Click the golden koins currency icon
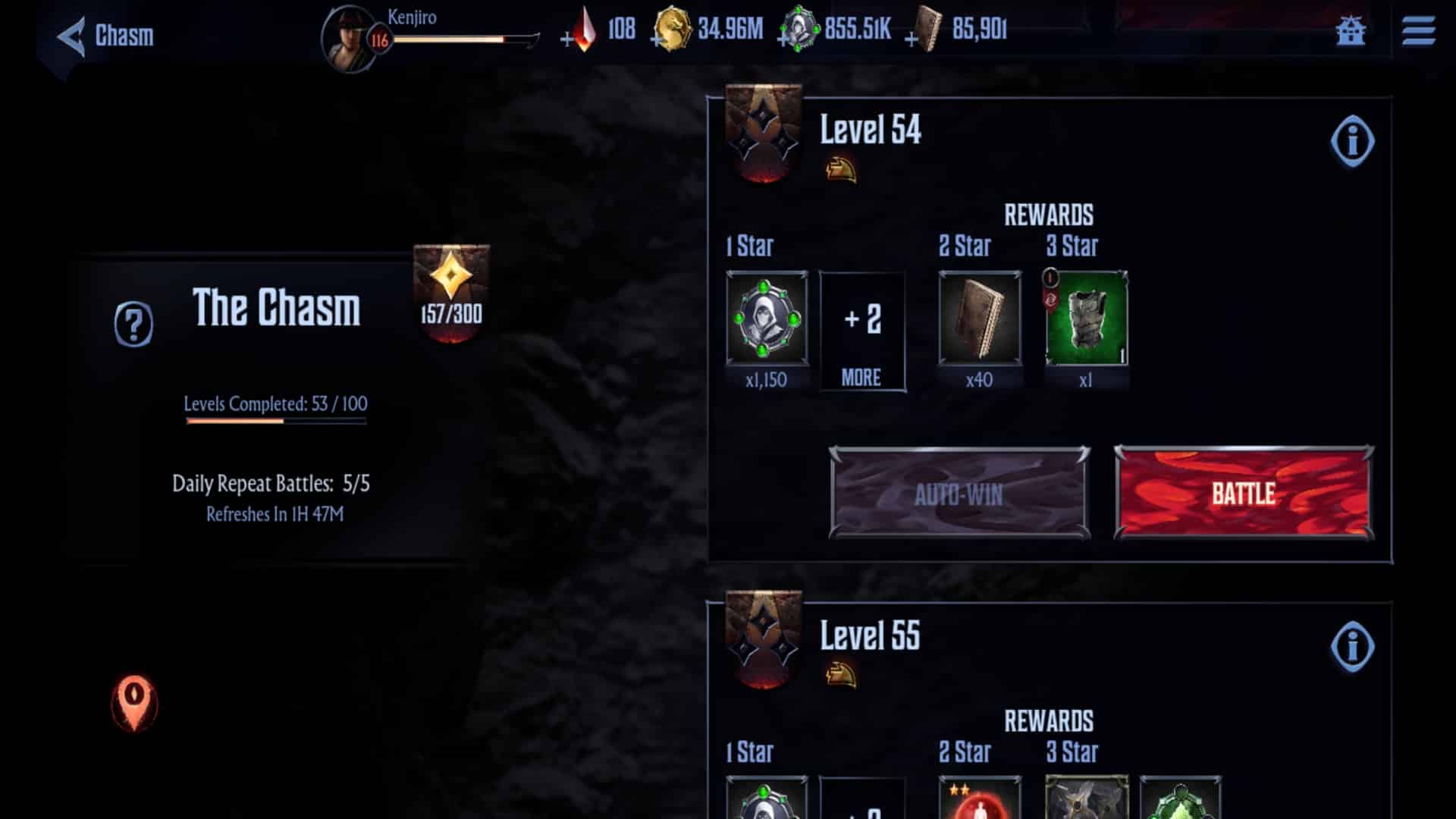1456x819 pixels. click(675, 32)
